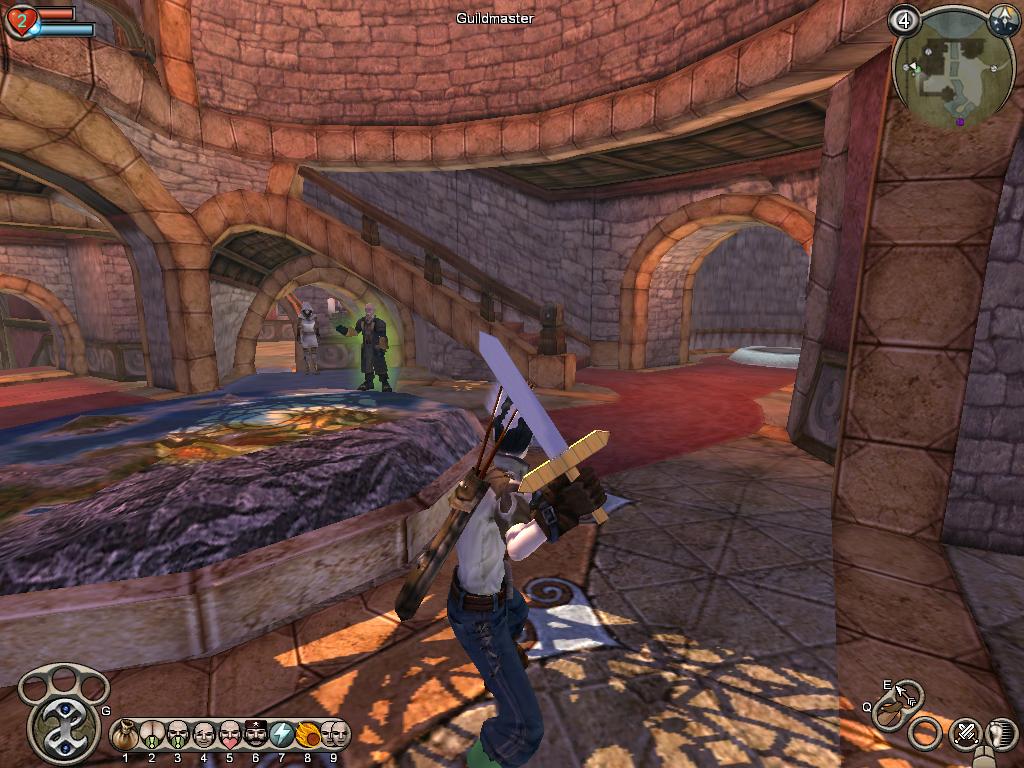
Task: Toggle the footprint sneak icon
Action: coord(1001,735)
